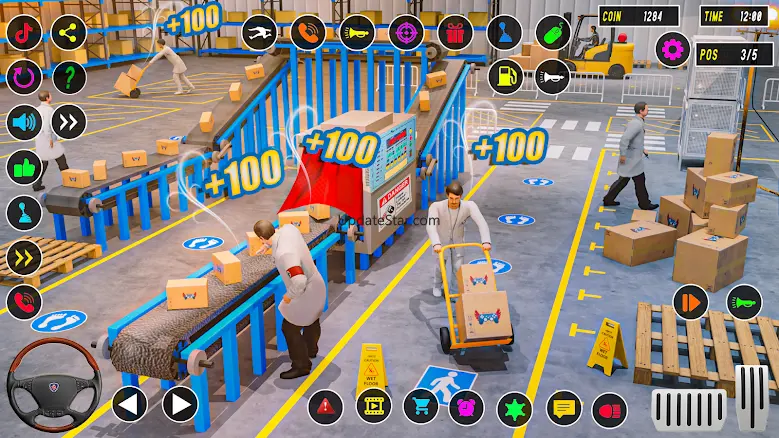The width and height of the screenshot is (779, 438).
Task: Tap the pink alarm clock icon
Action: pyautogui.click(x=466, y=407)
